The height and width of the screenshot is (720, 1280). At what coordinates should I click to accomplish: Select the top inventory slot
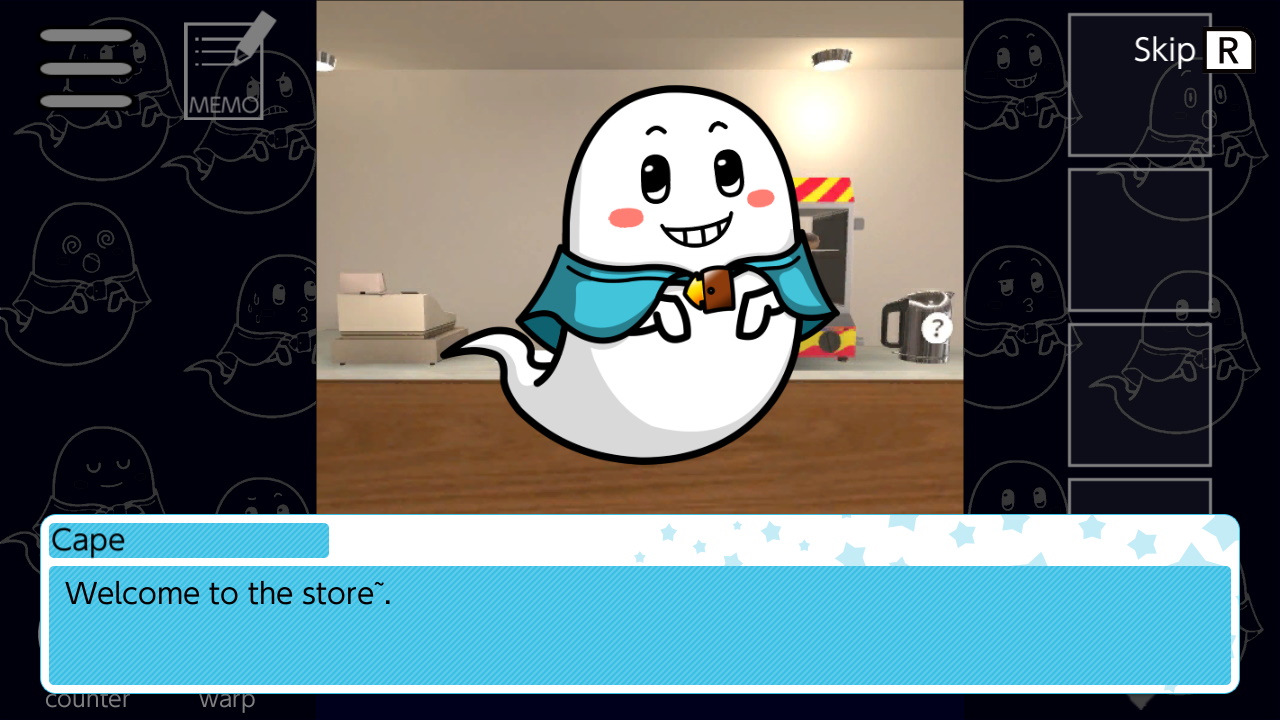1139,85
